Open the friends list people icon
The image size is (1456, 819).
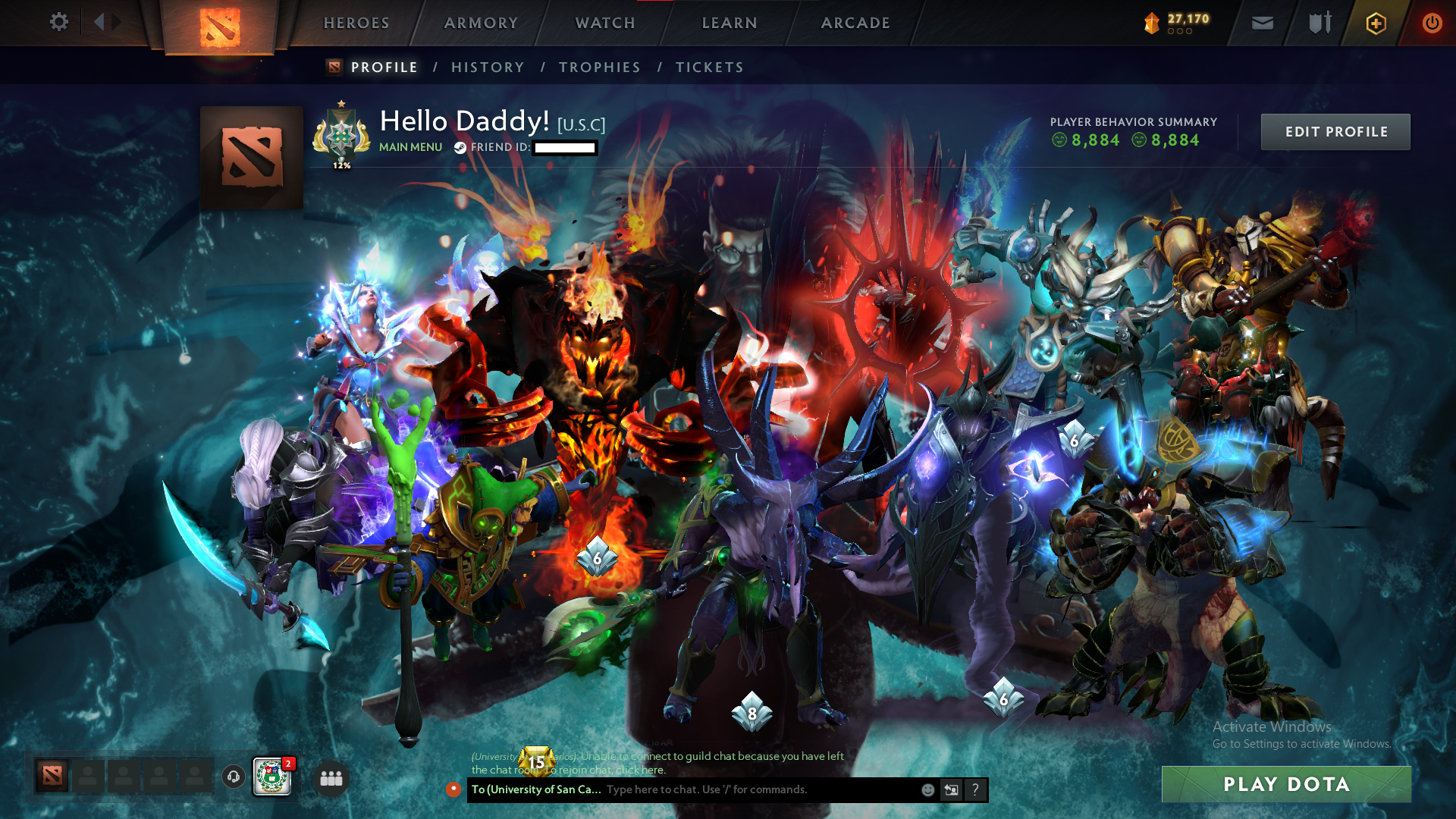point(330,778)
